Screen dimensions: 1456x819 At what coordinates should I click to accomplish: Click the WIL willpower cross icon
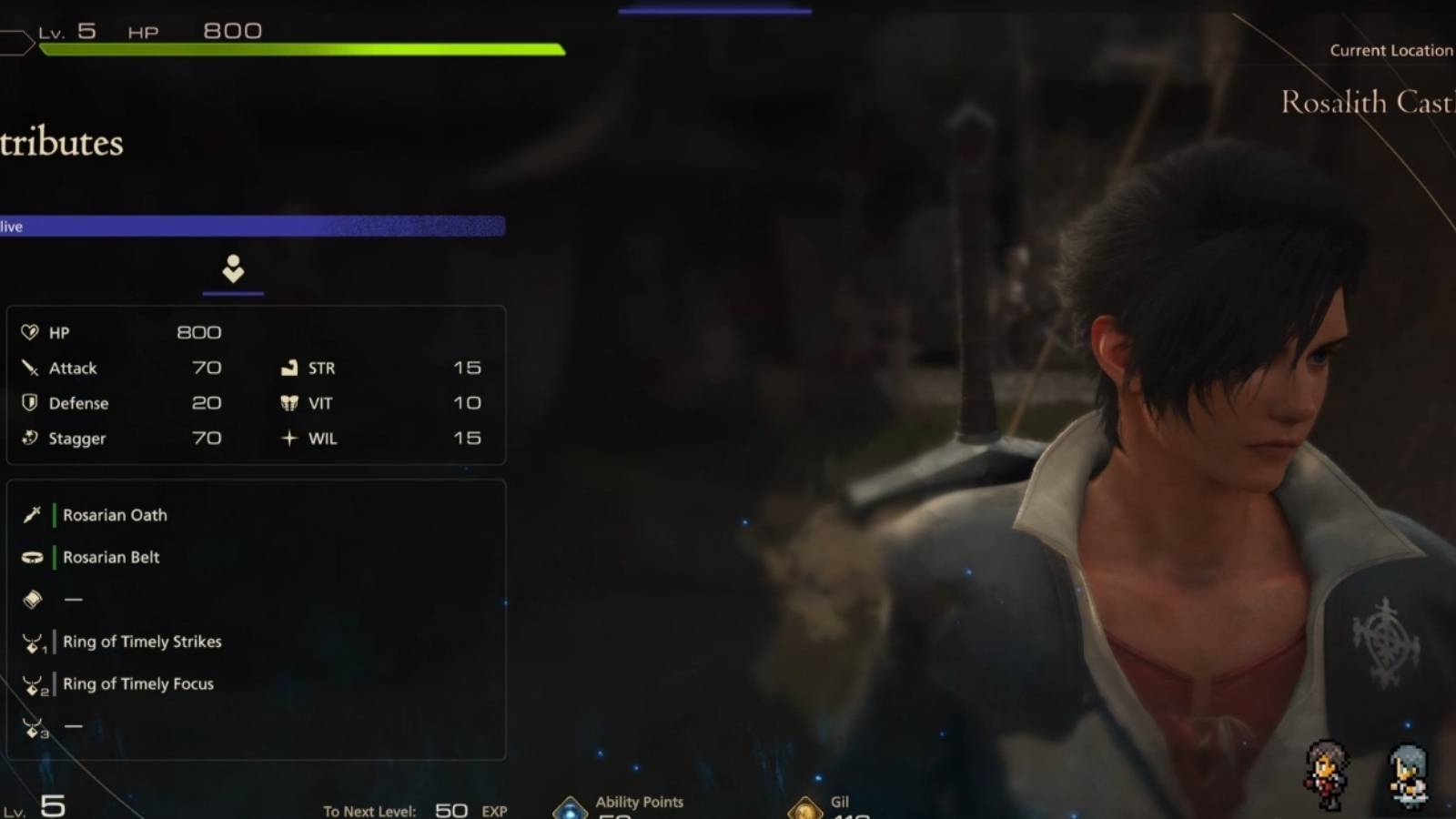pos(289,438)
